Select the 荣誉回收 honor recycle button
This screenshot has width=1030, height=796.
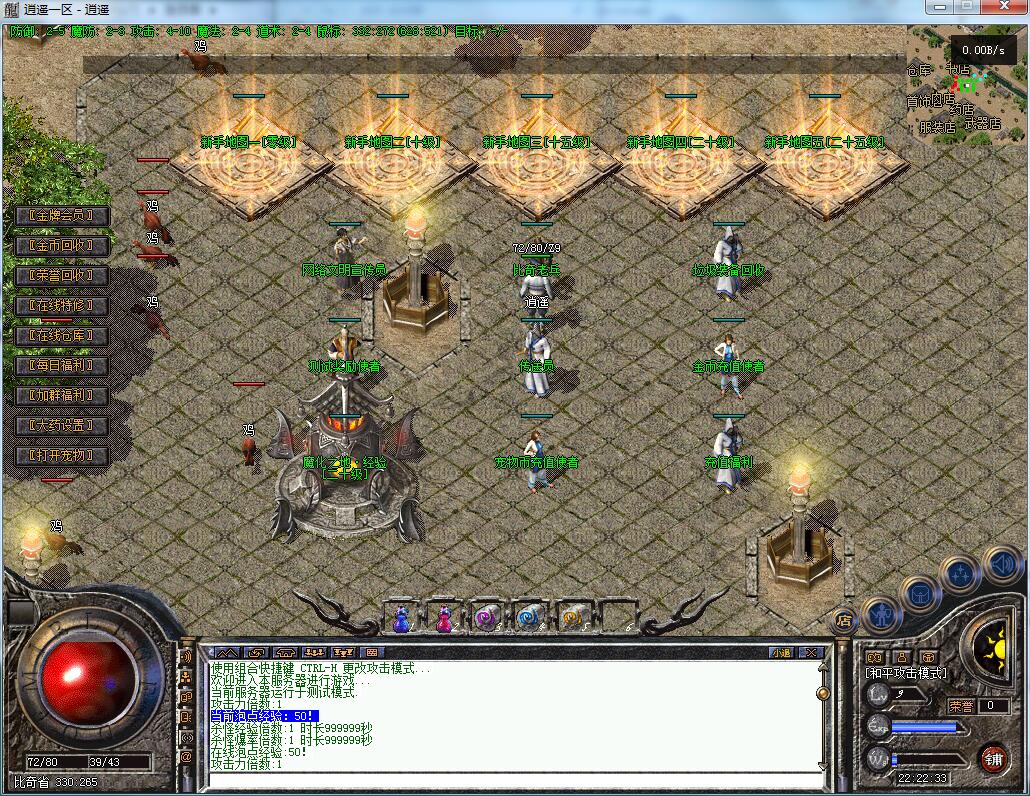62,276
